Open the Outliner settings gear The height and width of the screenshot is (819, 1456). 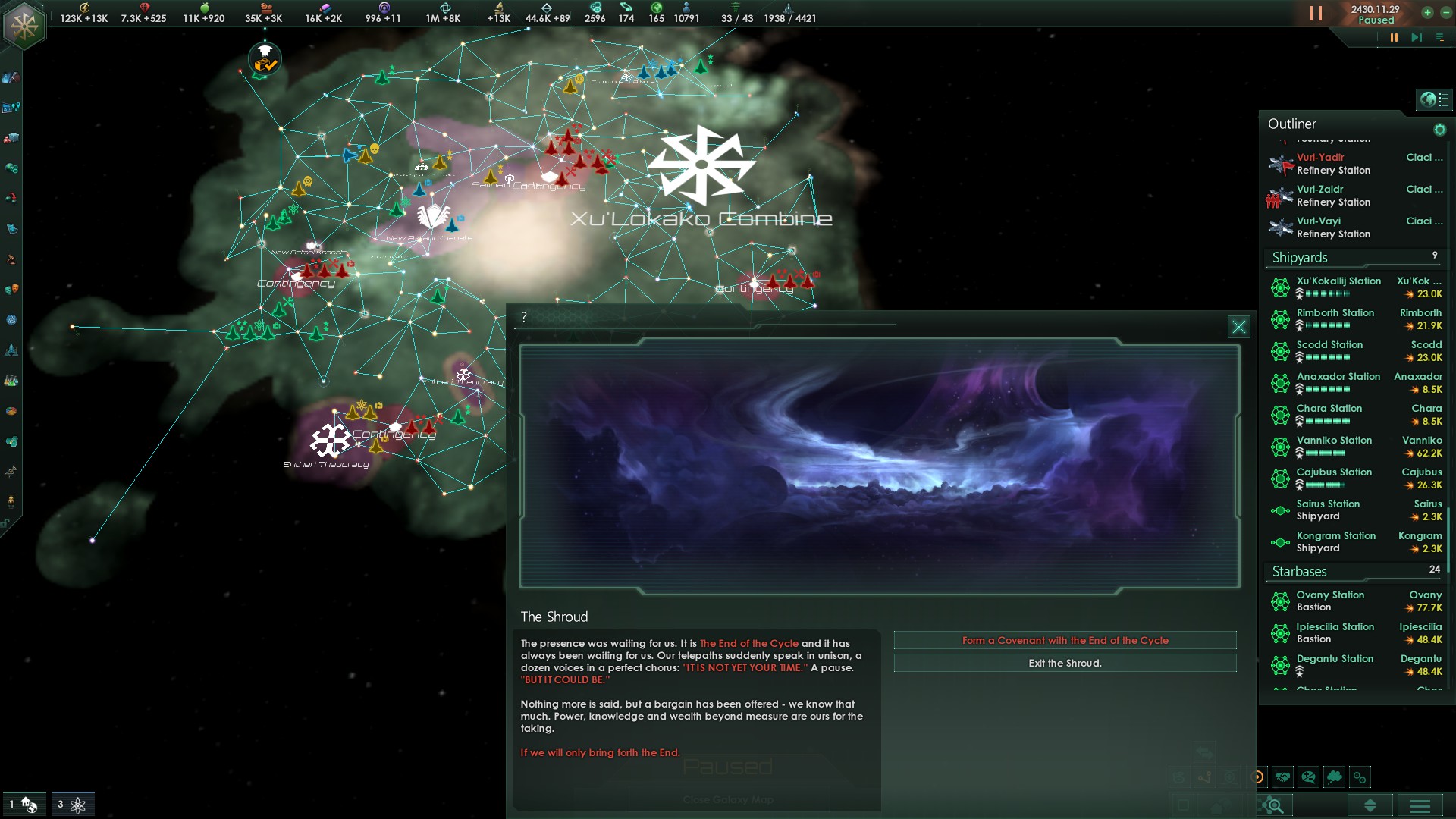click(1439, 130)
